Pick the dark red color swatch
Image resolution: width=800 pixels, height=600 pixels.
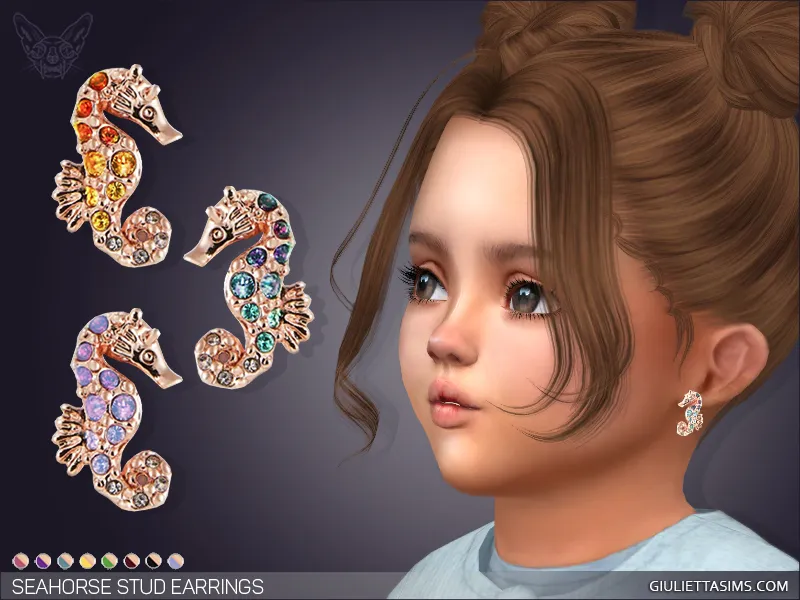tap(131, 561)
